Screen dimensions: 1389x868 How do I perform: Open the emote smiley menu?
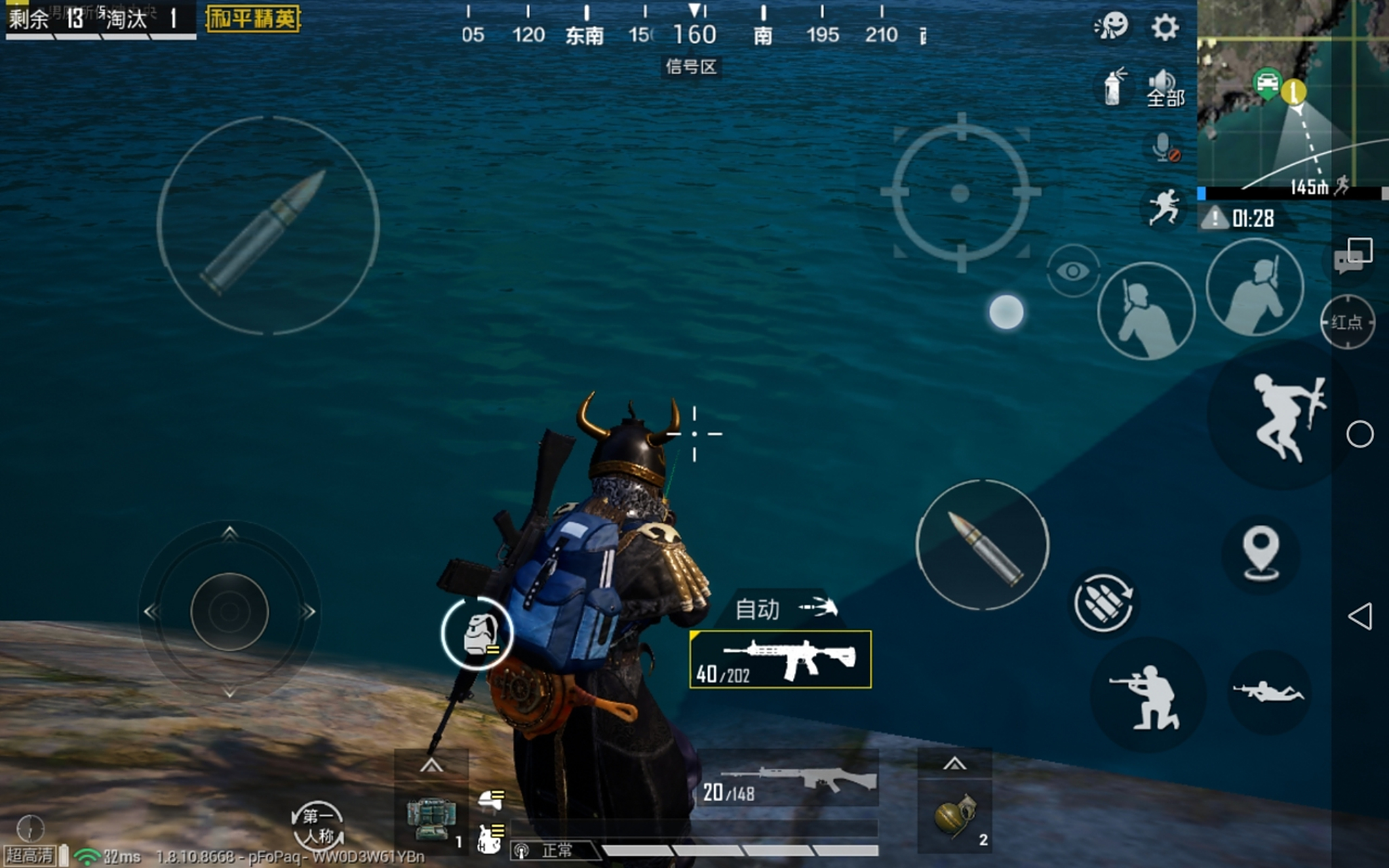pos(1112,26)
